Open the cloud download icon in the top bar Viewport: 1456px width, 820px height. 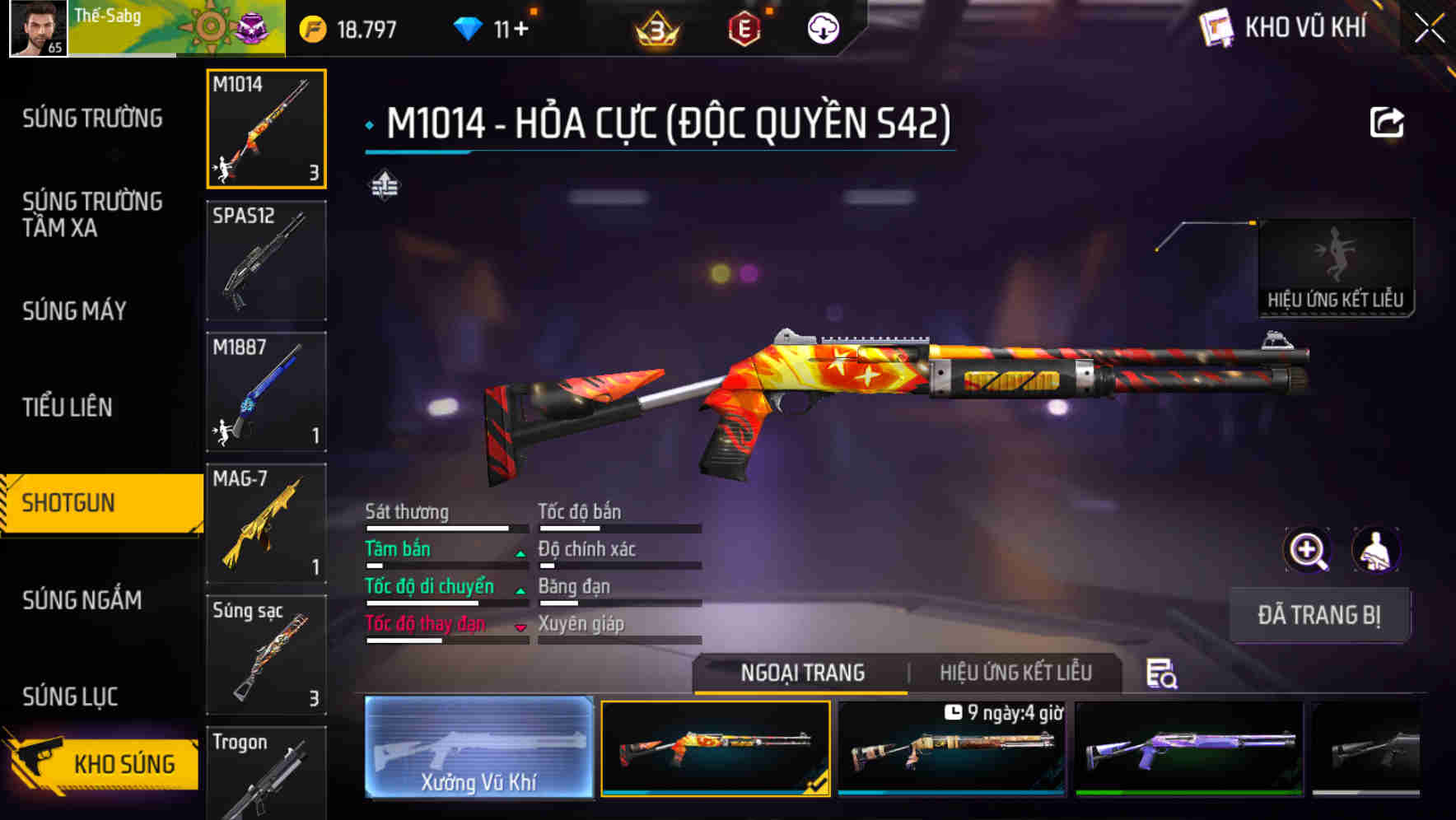pyautogui.click(x=822, y=27)
